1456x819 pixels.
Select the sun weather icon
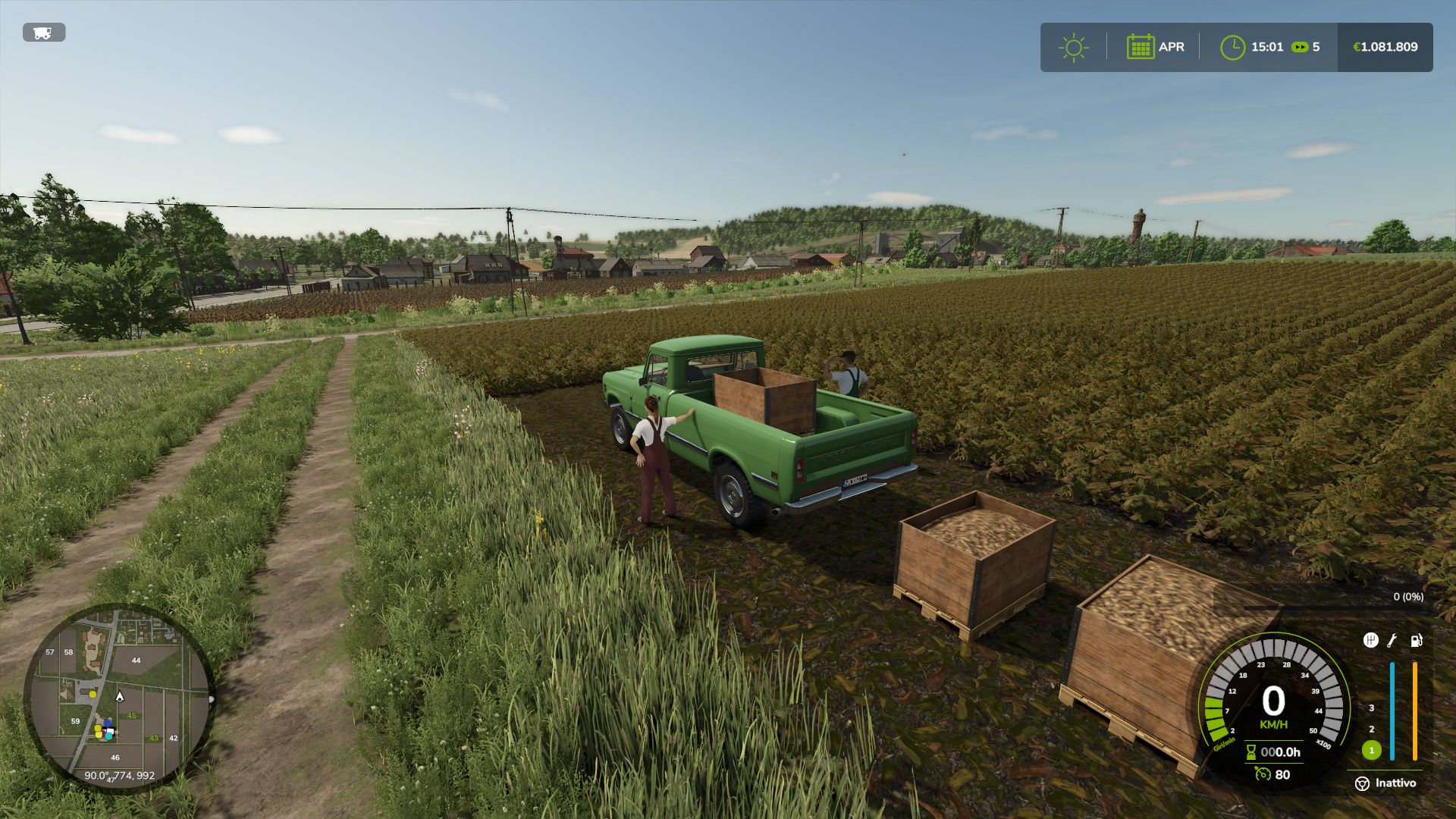point(1074,46)
